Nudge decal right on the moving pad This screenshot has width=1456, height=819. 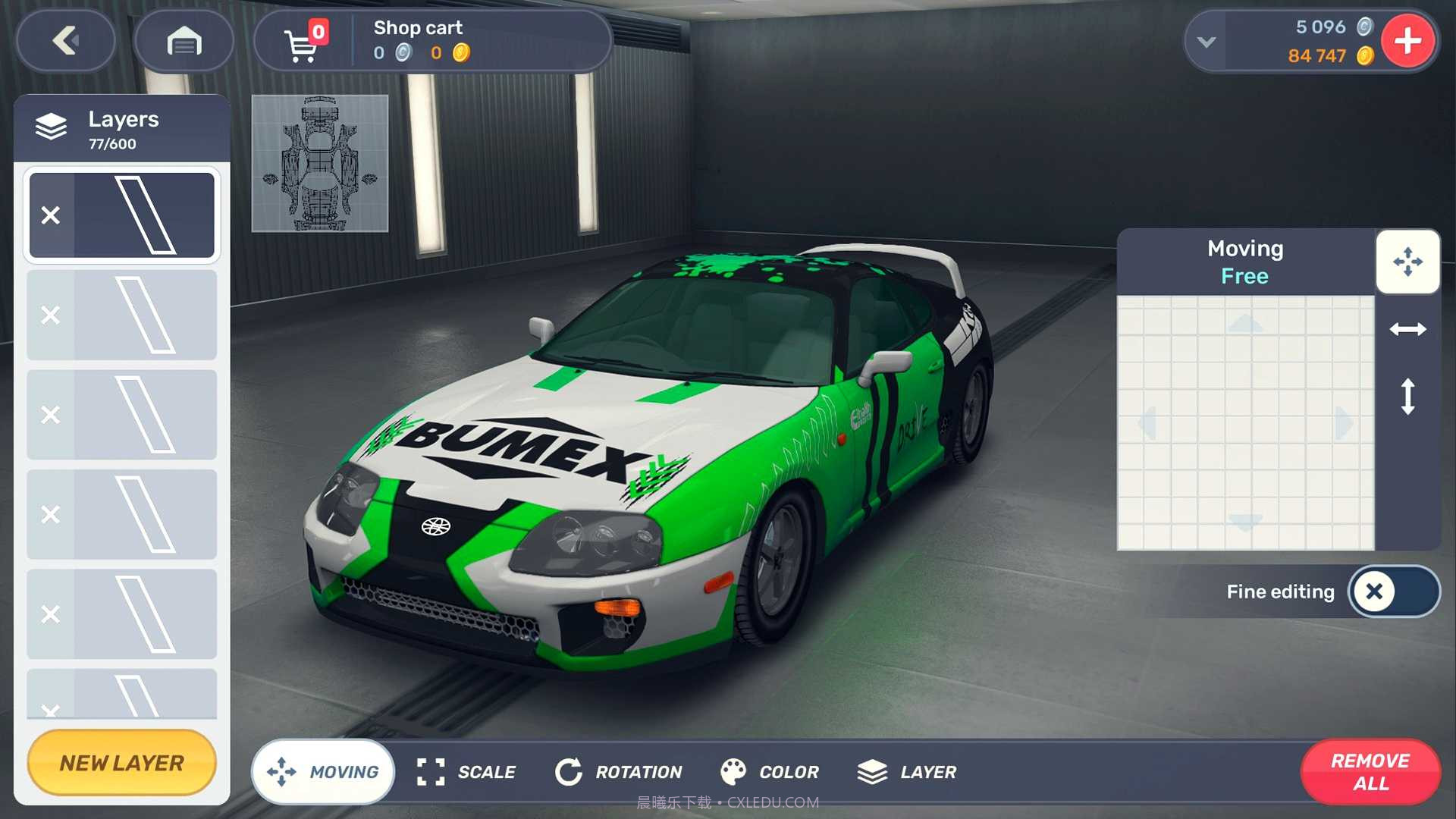(x=1343, y=422)
